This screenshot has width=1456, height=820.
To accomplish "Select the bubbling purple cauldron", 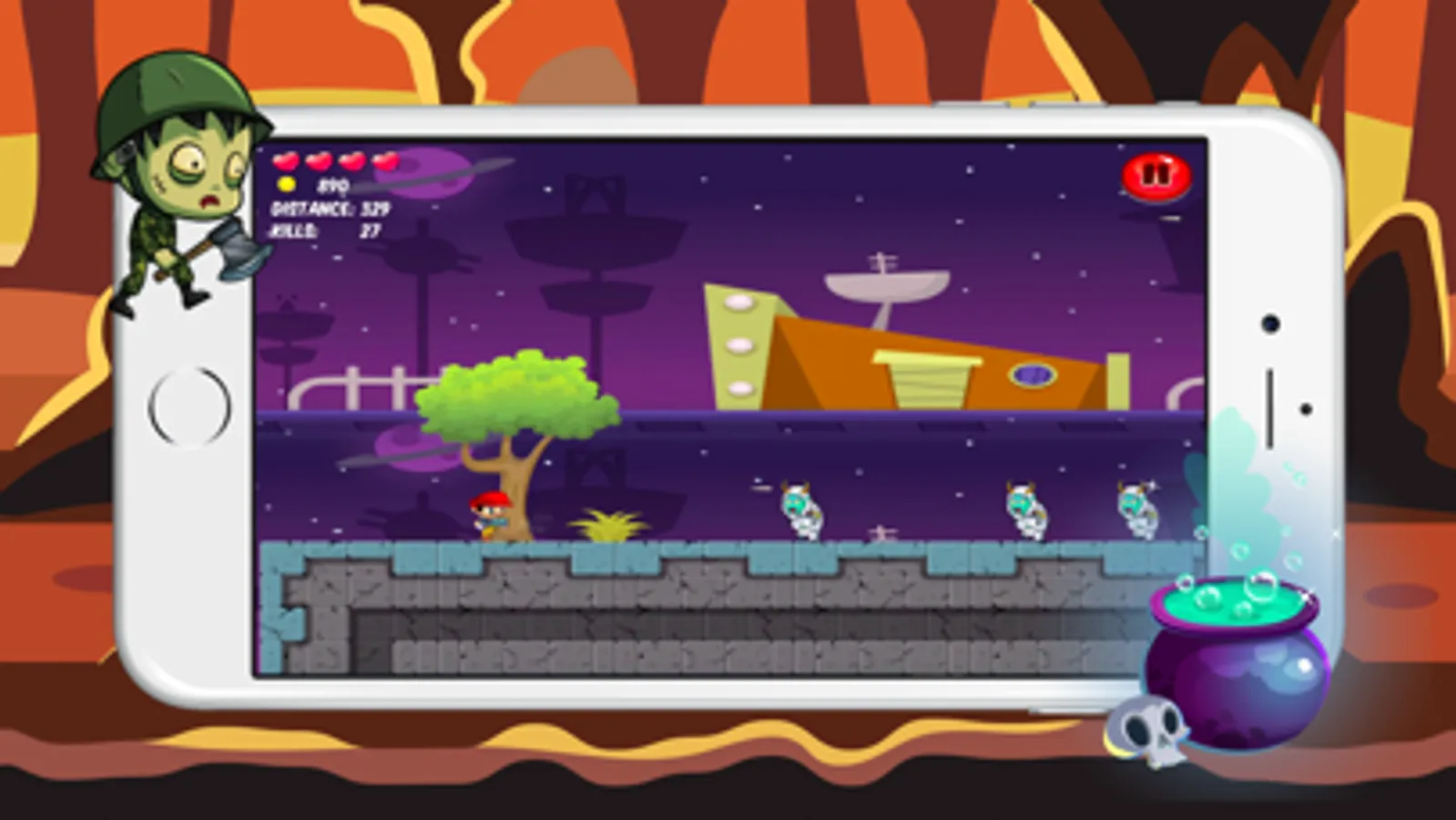I will point(1234,656).
